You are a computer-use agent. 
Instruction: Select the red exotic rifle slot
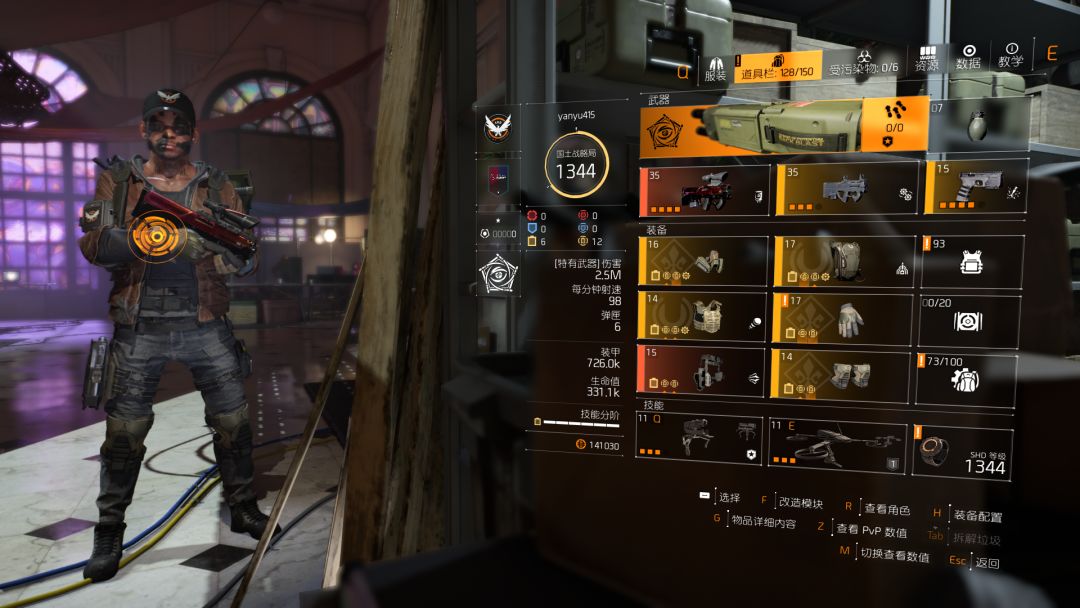(x=705, y=190)
